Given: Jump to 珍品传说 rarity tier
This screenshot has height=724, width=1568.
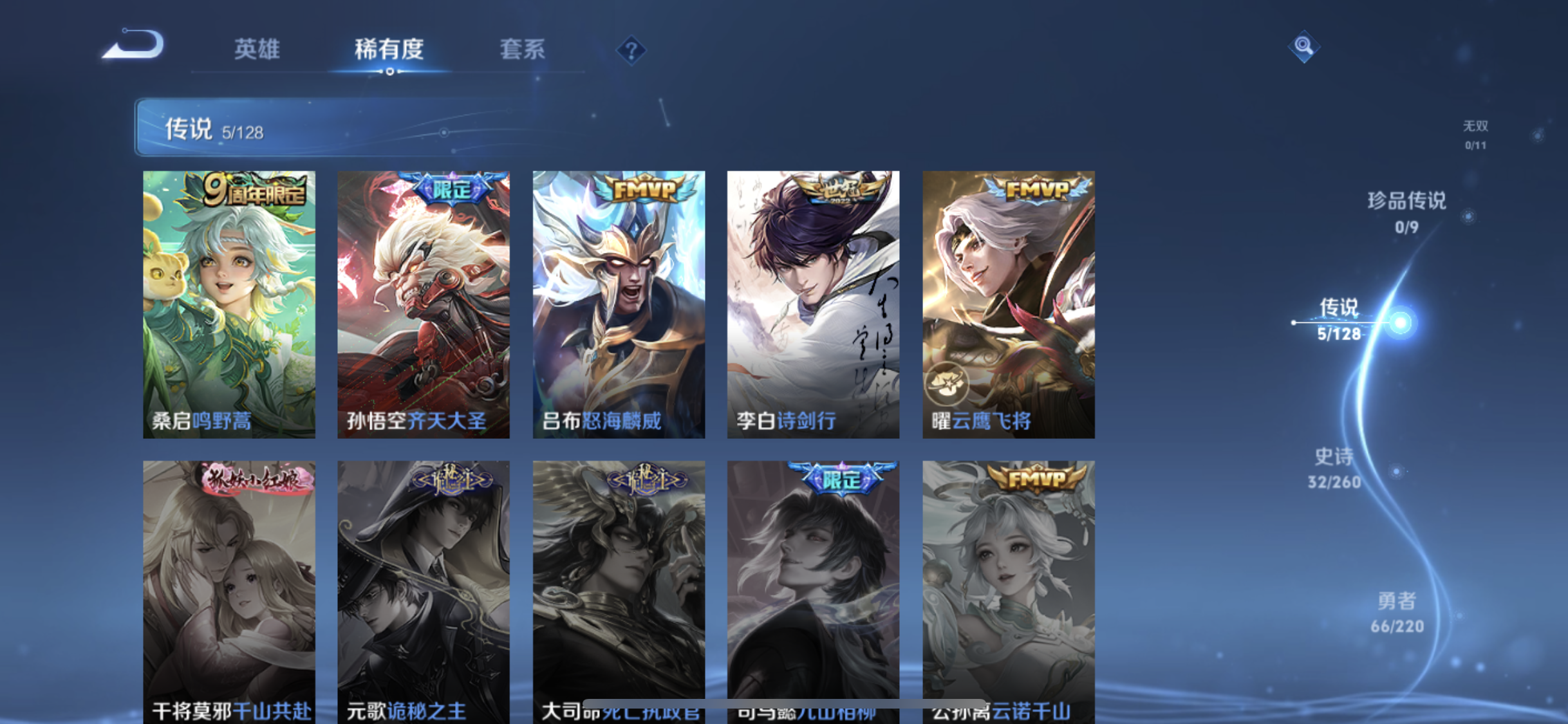Looking at the screenshot, I should 1406,211.
